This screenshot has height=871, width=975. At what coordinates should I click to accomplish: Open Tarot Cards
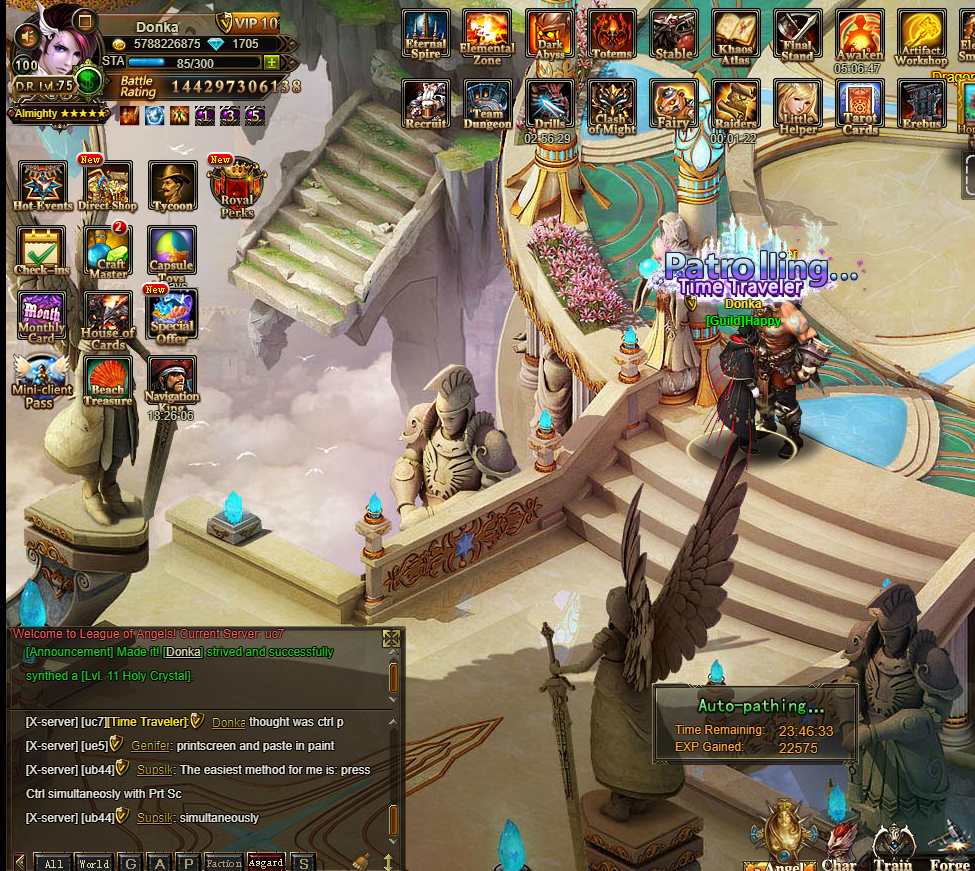pyautogui.click(x=859, y=104)
